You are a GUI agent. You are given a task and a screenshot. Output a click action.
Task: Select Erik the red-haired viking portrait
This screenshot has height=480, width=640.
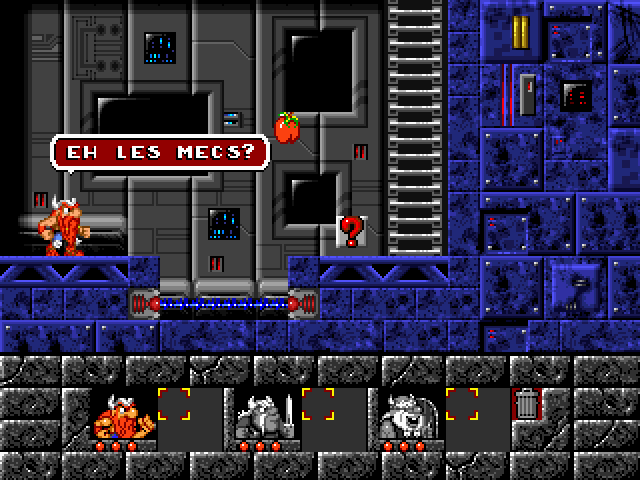click(x=122, y=415)
